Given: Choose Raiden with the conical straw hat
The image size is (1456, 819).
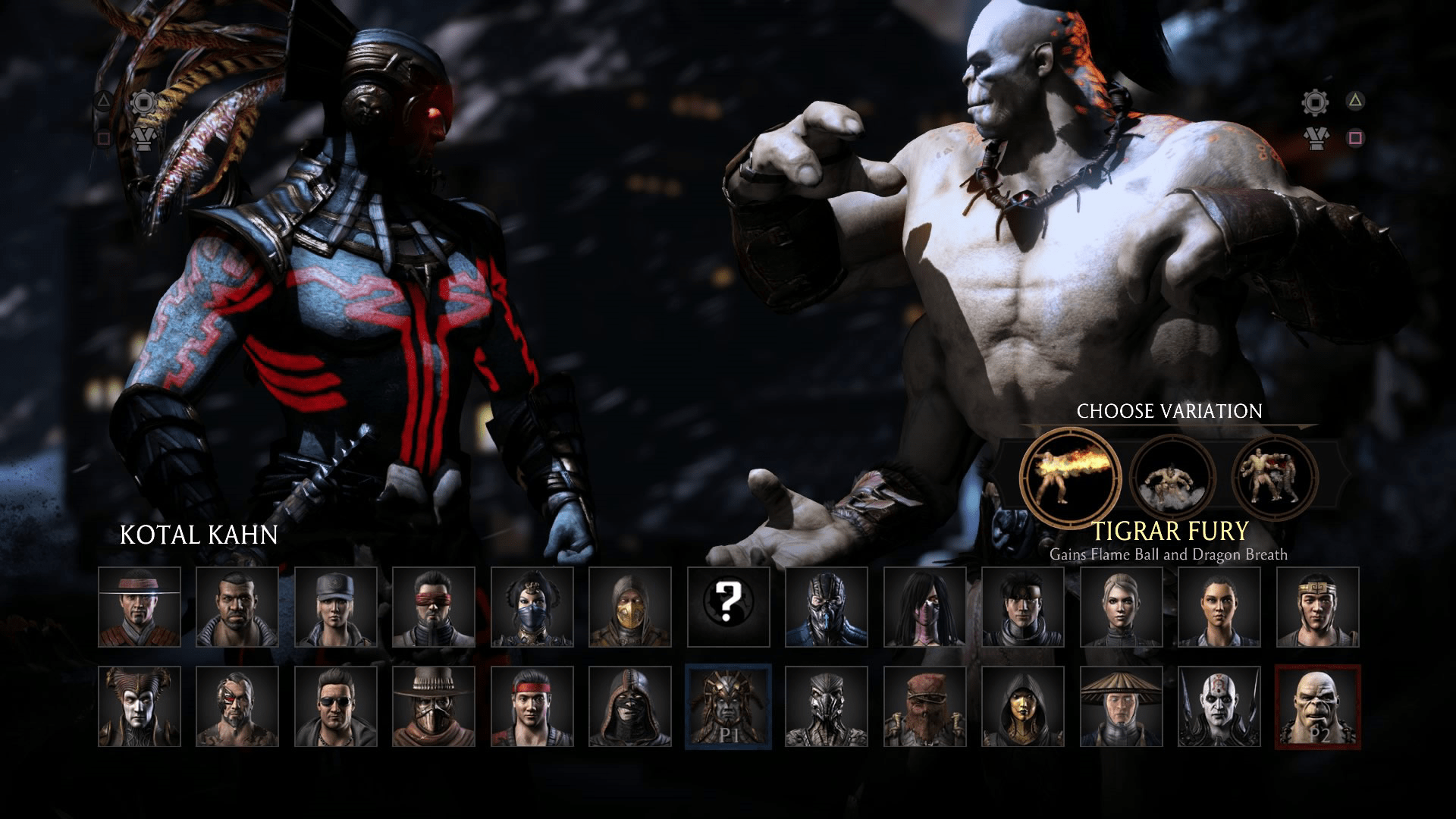Looking at the screenshot, I should click(1121, 706).
